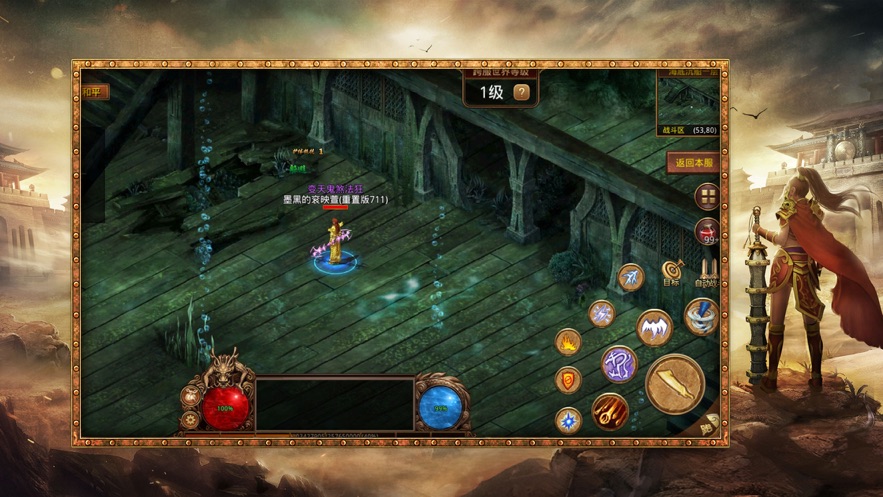Select the 目标 target icon
Image resolution: width=883 pixels, height=497 pixels.
(x=671, y=273)
